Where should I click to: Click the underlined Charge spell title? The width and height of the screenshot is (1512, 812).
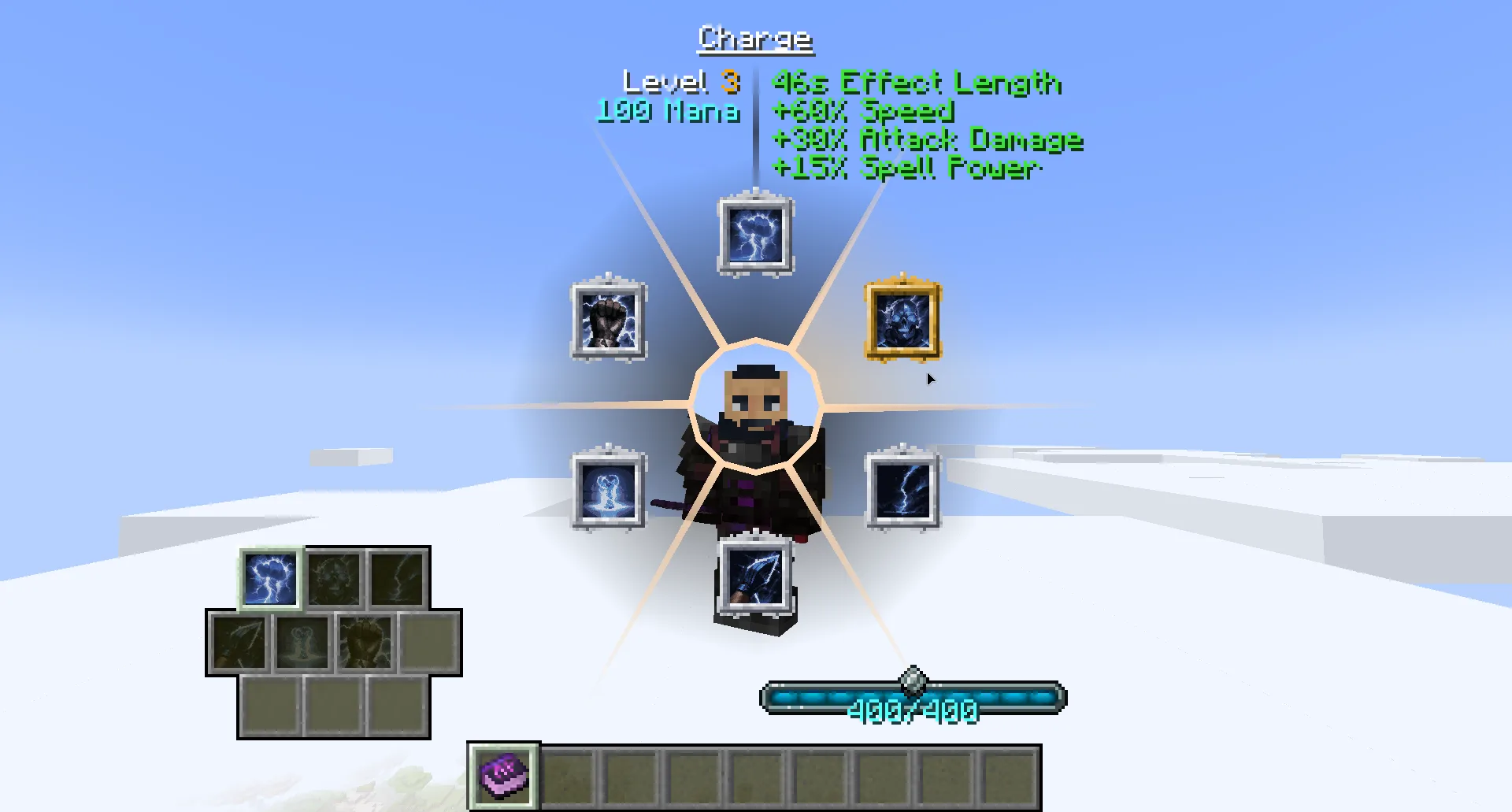[754, 37]
